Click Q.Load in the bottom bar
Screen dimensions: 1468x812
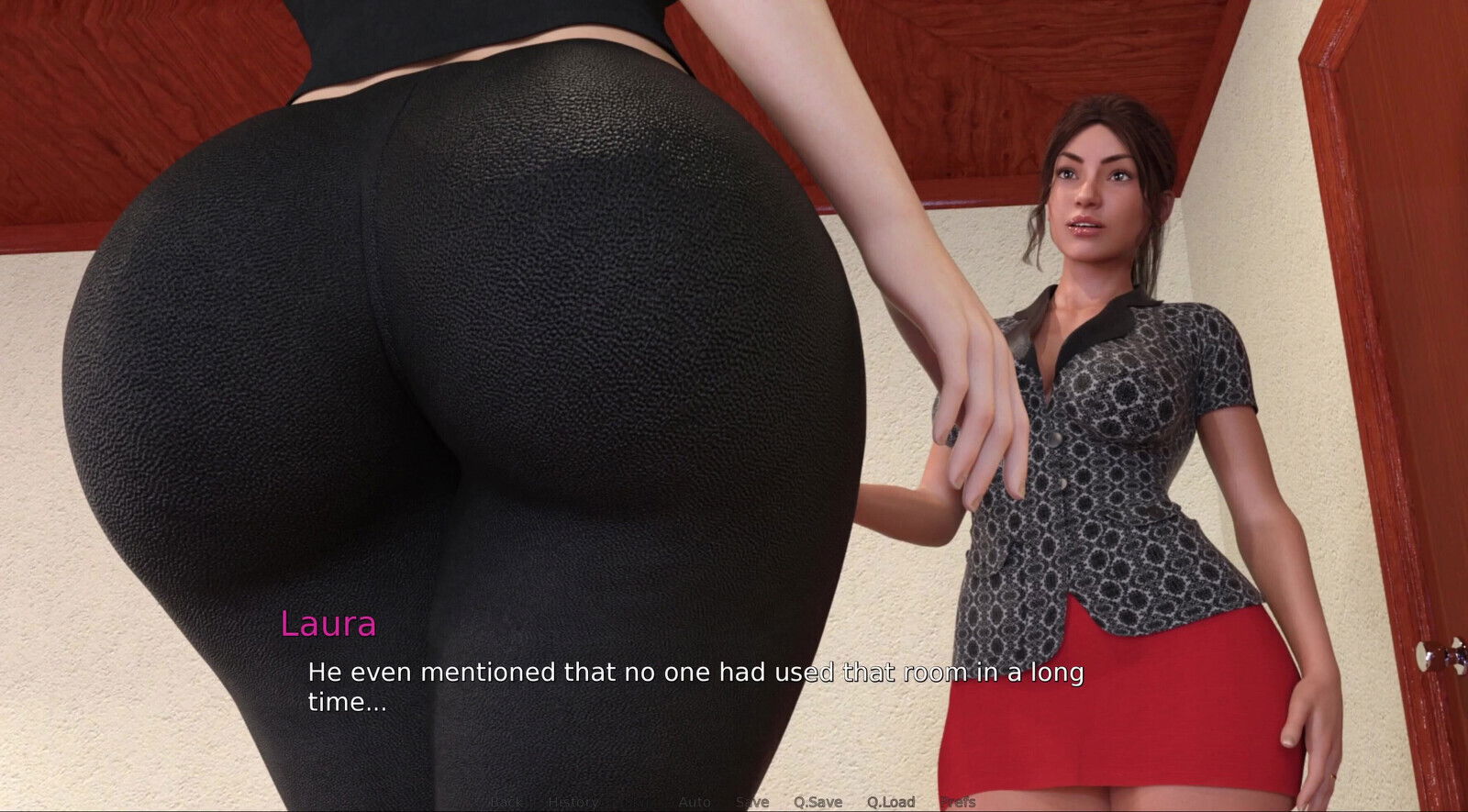[890, 800]
